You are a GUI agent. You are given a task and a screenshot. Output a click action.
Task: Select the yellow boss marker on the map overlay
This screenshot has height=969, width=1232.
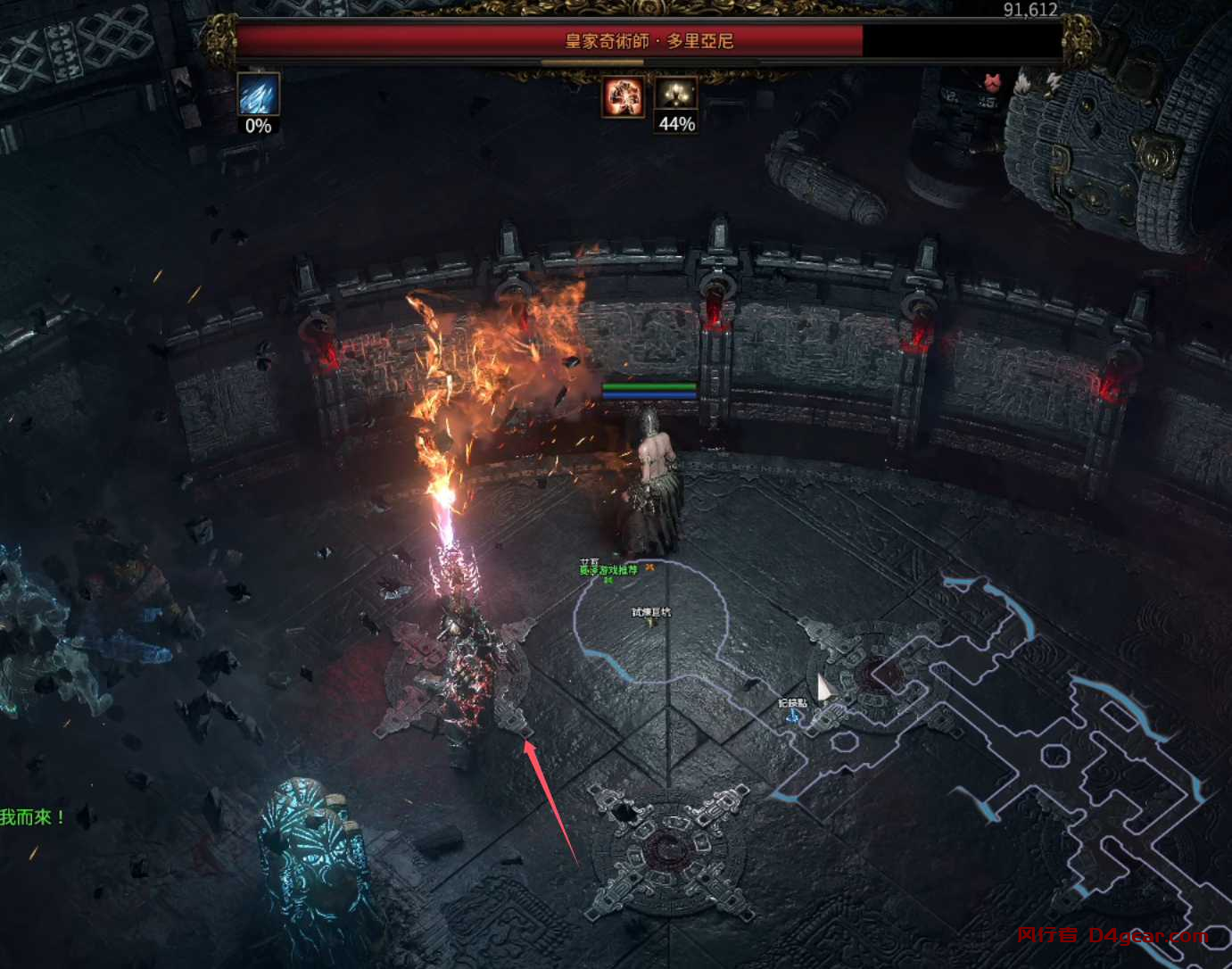click(x=651, y=622)
